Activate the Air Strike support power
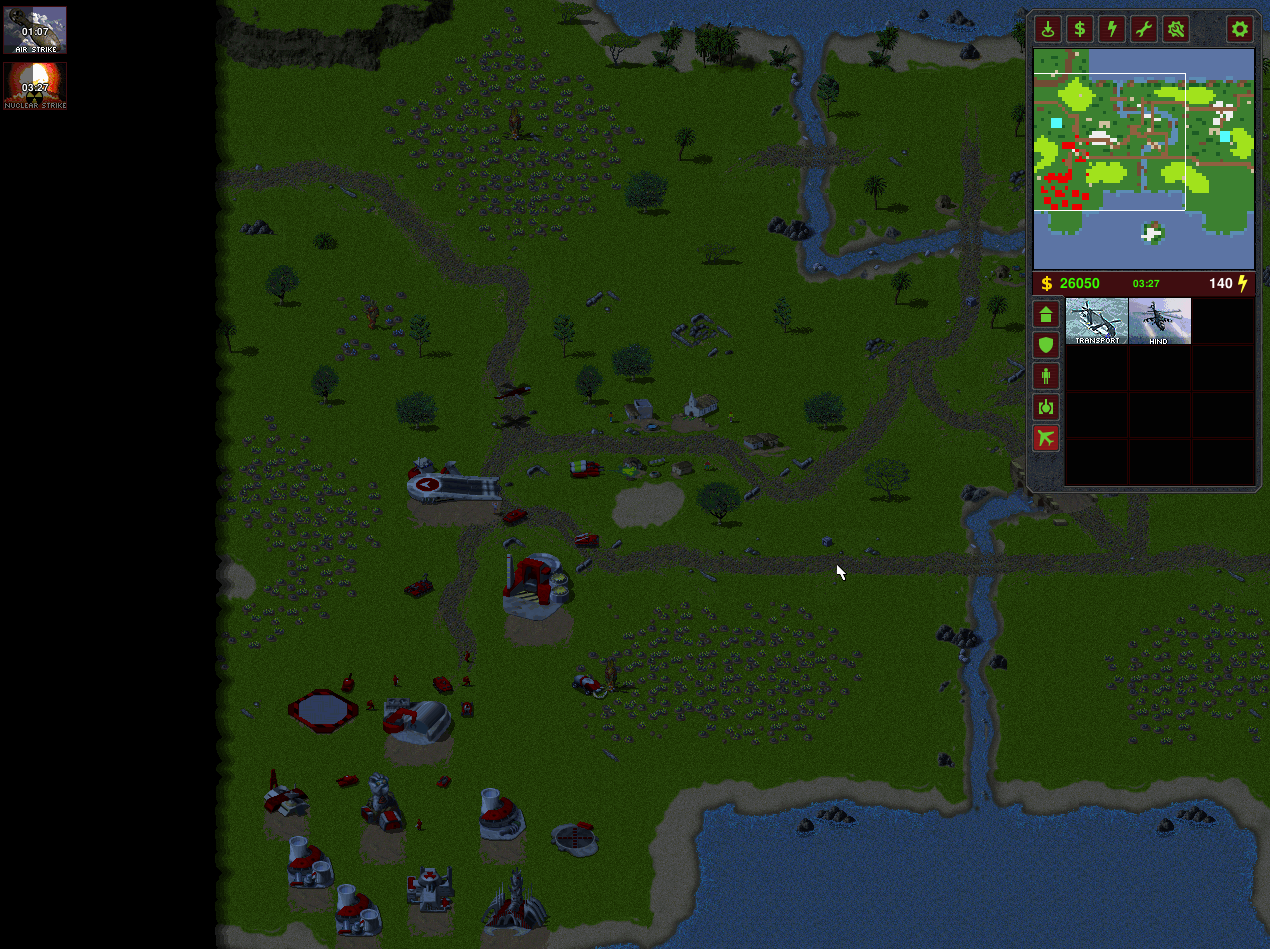The width and height of the screenshot is (1270, 949). (35, 30)
